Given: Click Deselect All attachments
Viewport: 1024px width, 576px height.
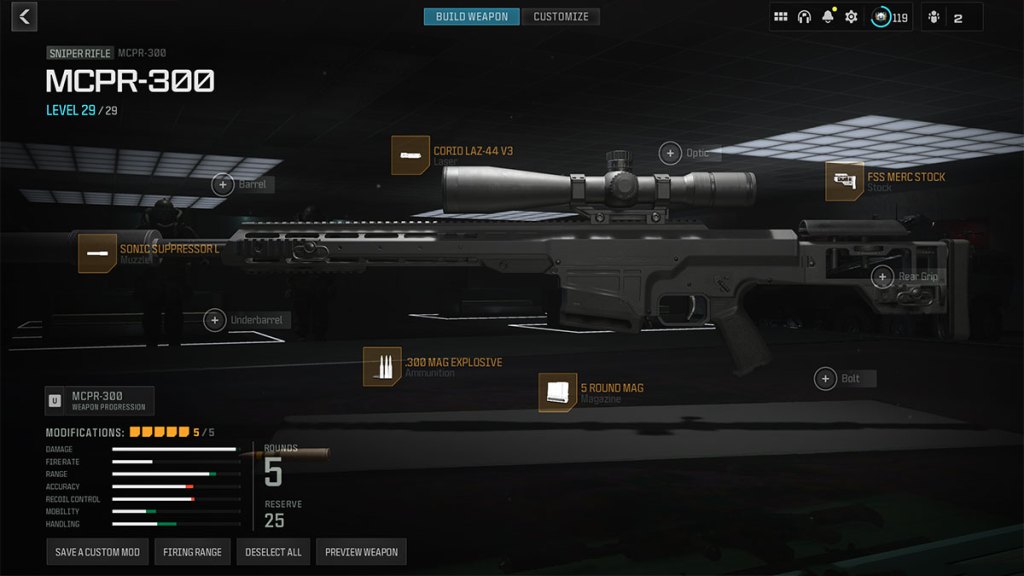Looking at the screenshot, I should (273, 552).
